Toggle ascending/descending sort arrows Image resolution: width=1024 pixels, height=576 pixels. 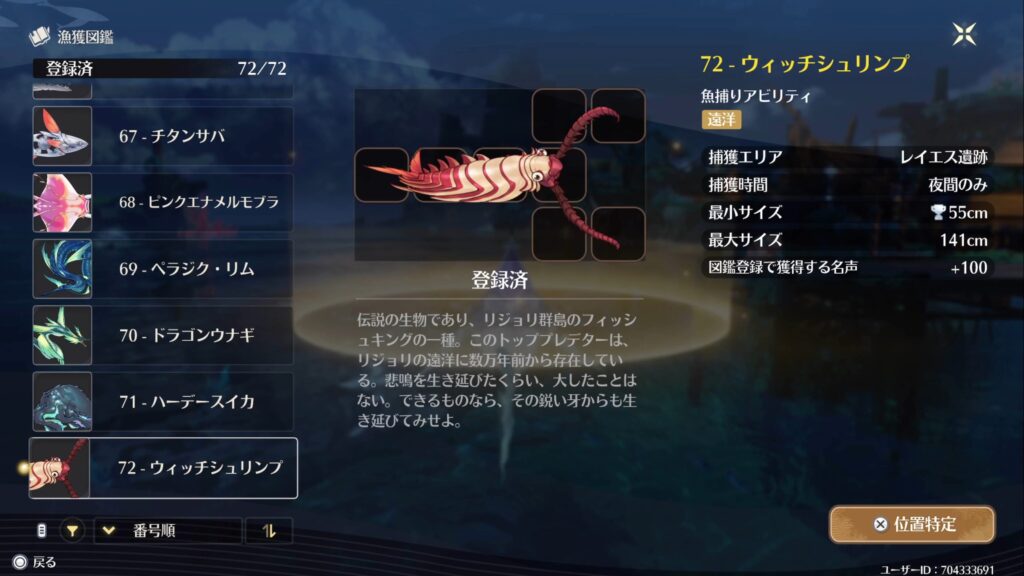click(x=268, y=531)
